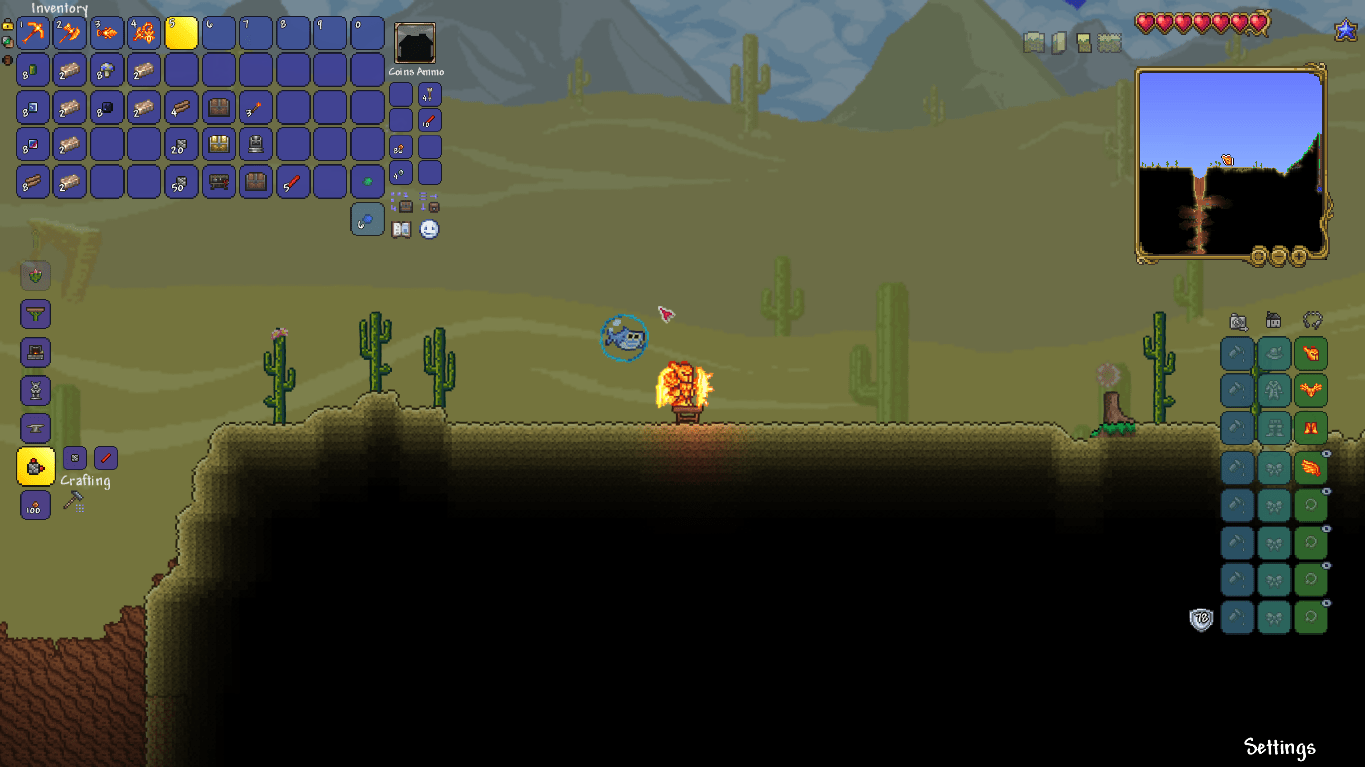Open the emote smiley face menu
The height and width of the screenshot is (767, 1365).
tap(429, 230)
